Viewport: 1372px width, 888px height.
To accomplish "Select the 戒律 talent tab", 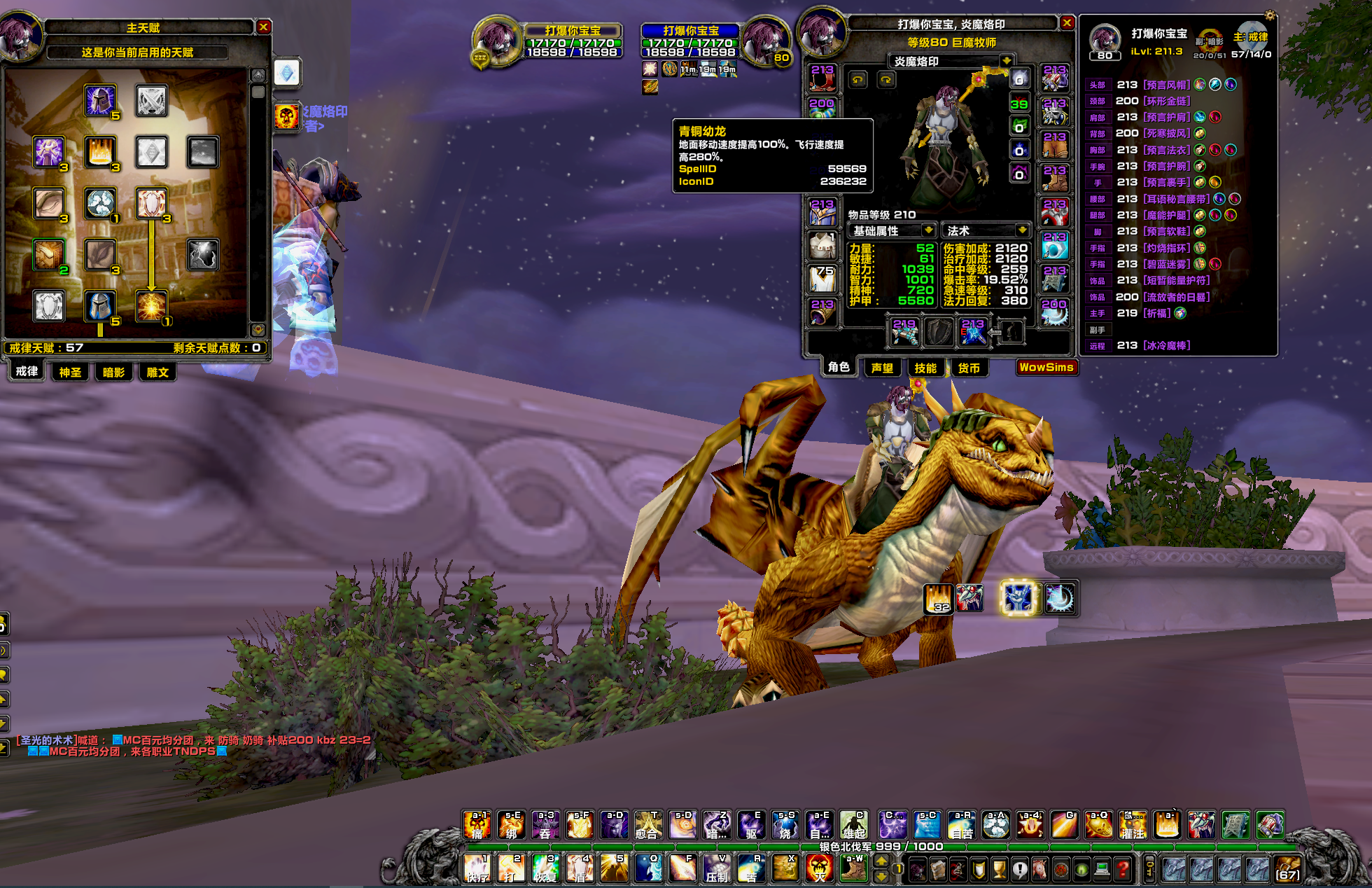I will pos(27,371).
